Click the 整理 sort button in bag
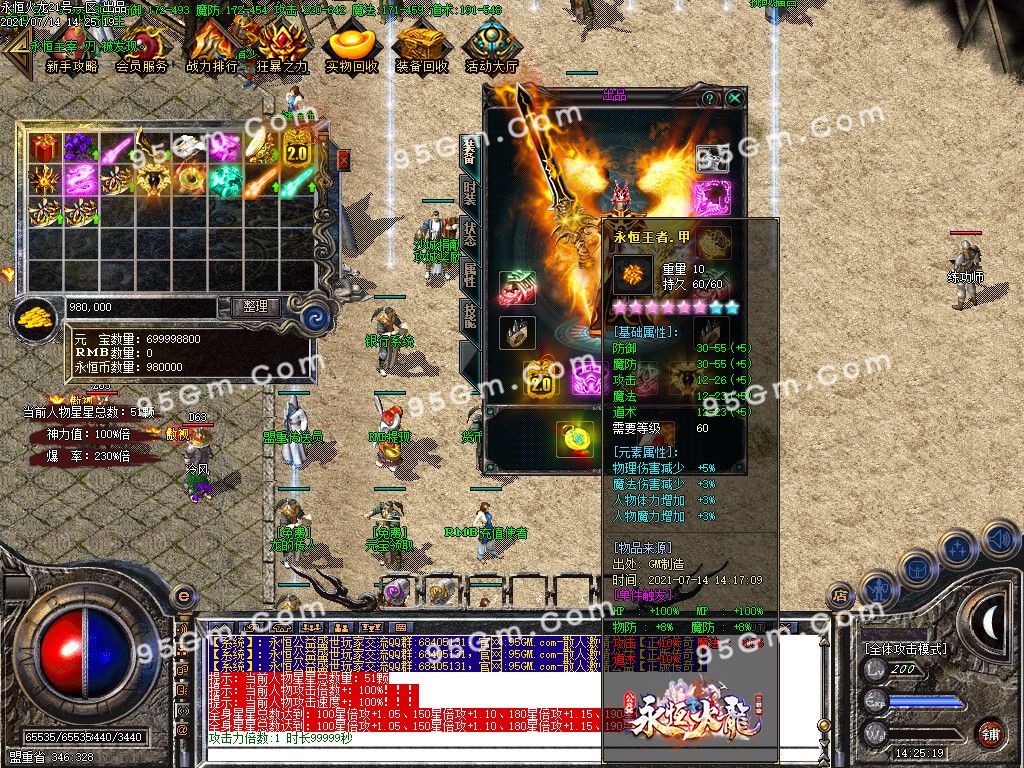 pyautogui.click(x=255, y=307)
